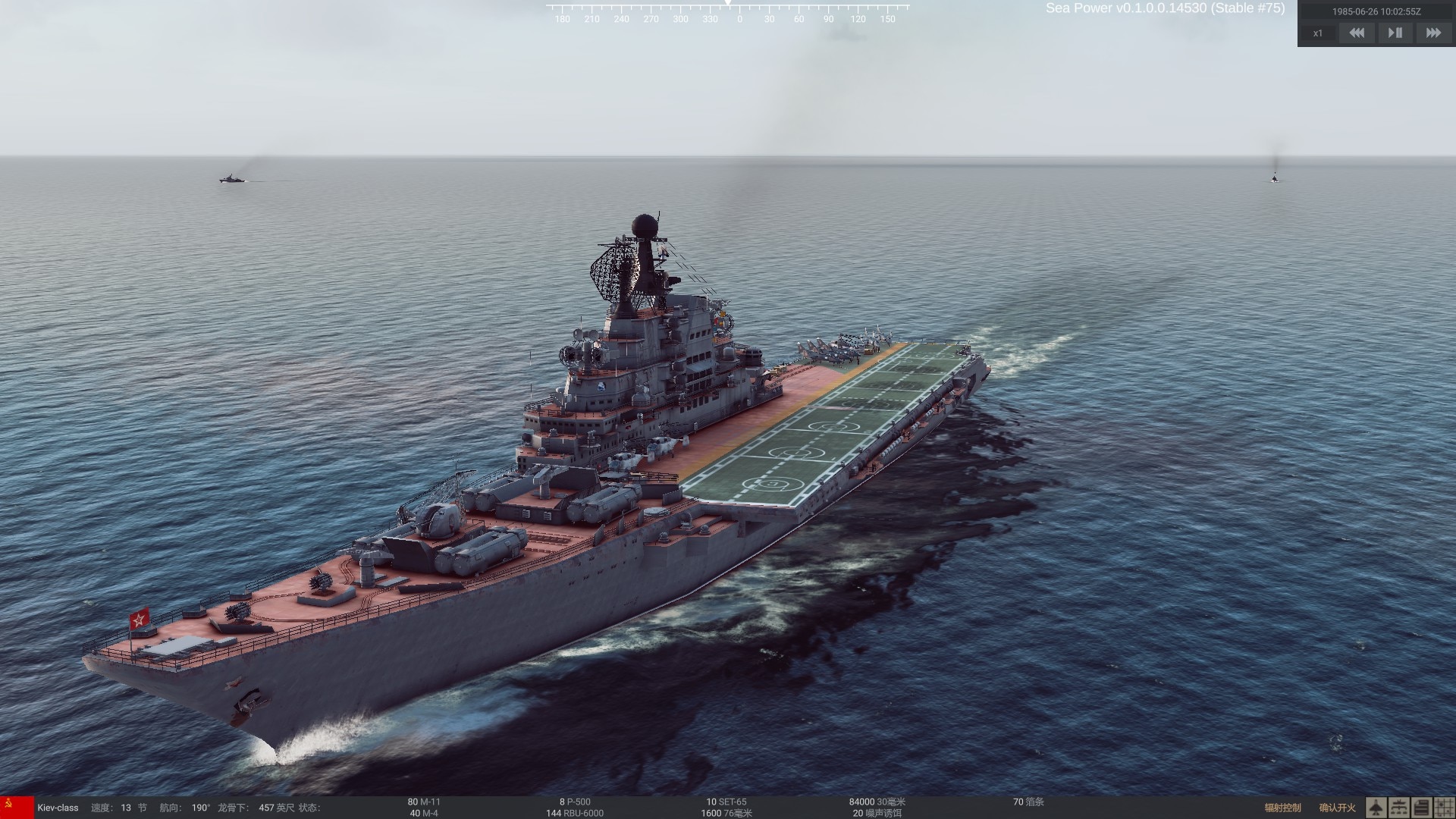Open the tactical map grid icon

click(x=1445, y=807)
